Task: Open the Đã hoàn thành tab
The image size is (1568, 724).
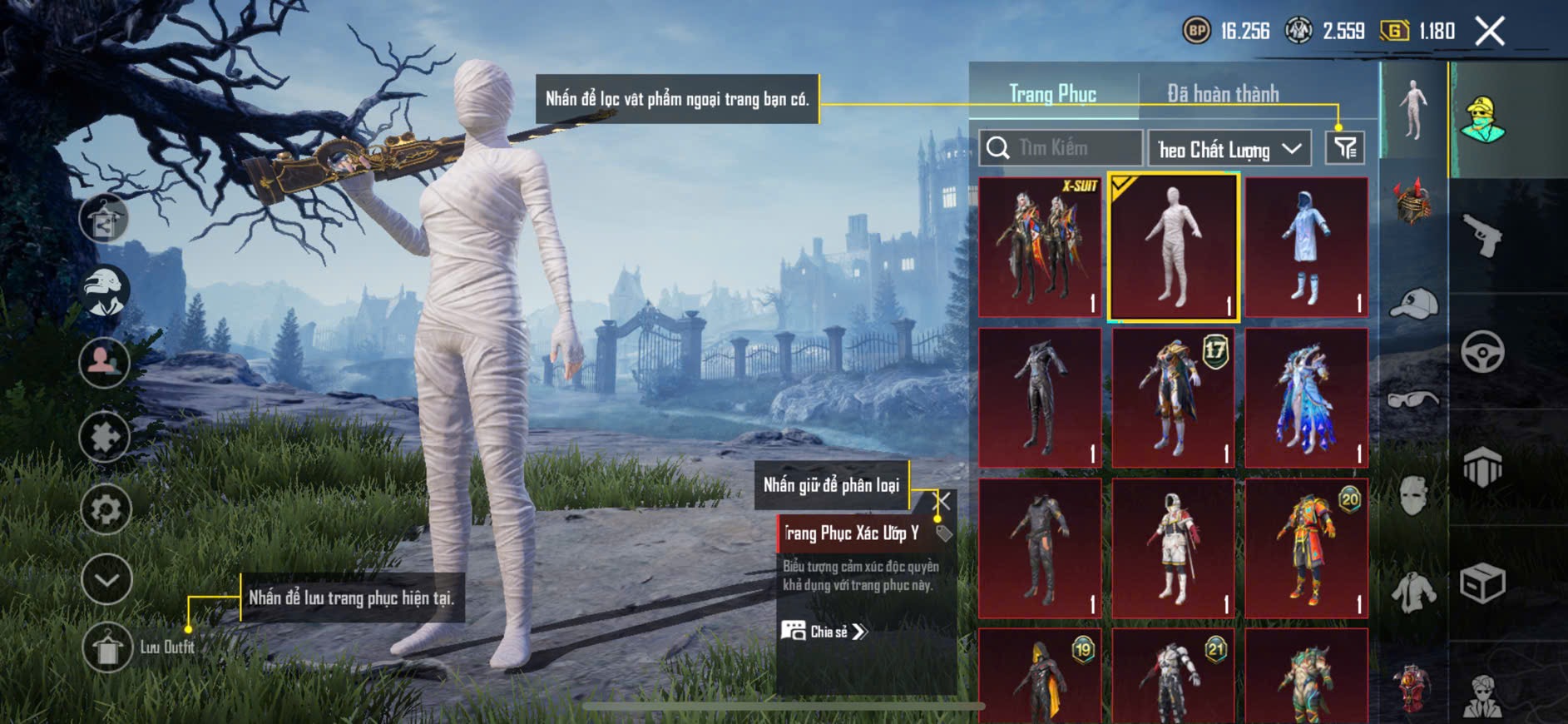Action: pos(1222,94)
